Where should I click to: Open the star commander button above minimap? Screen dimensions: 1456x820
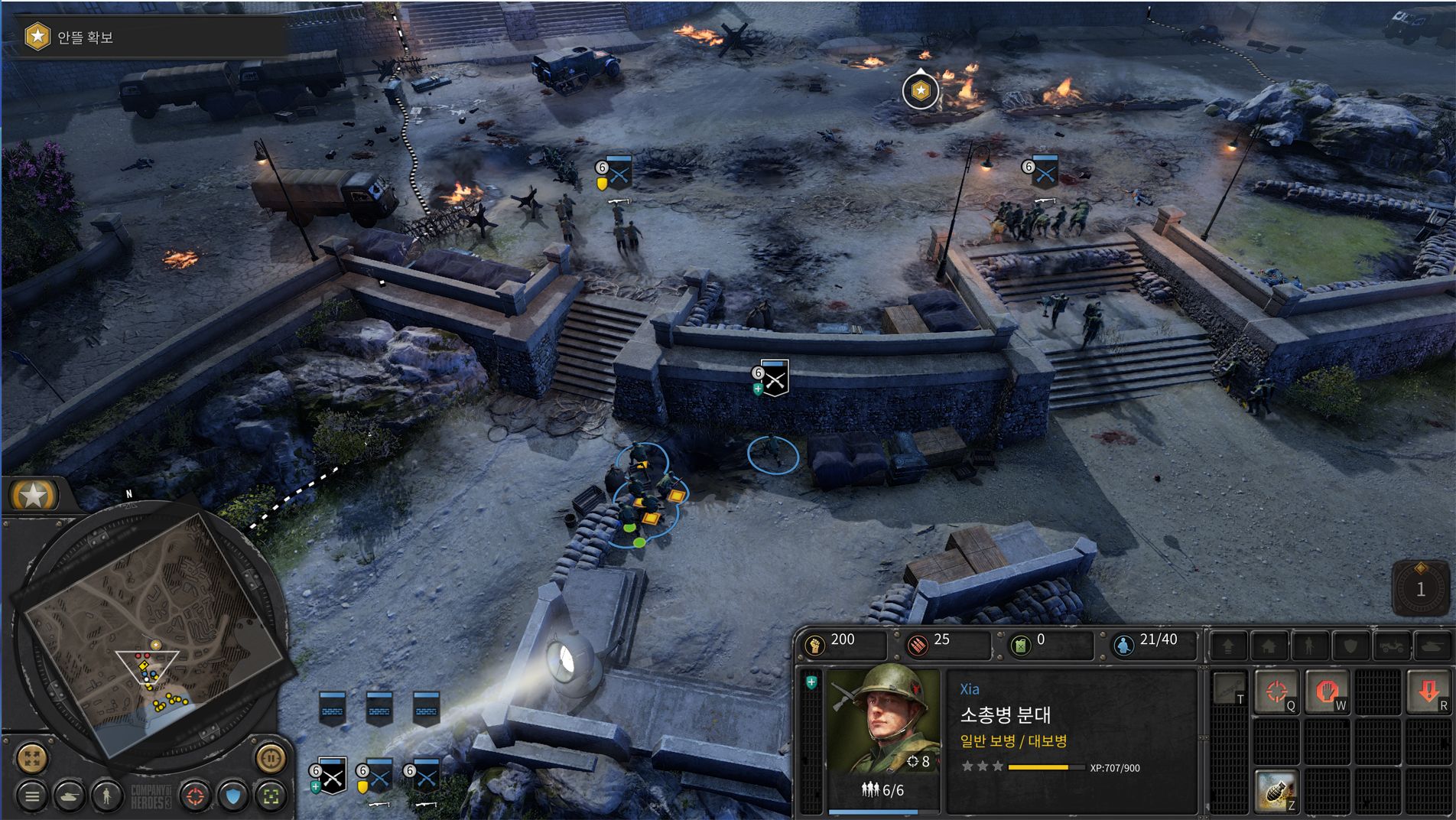[x=34, y=496]
